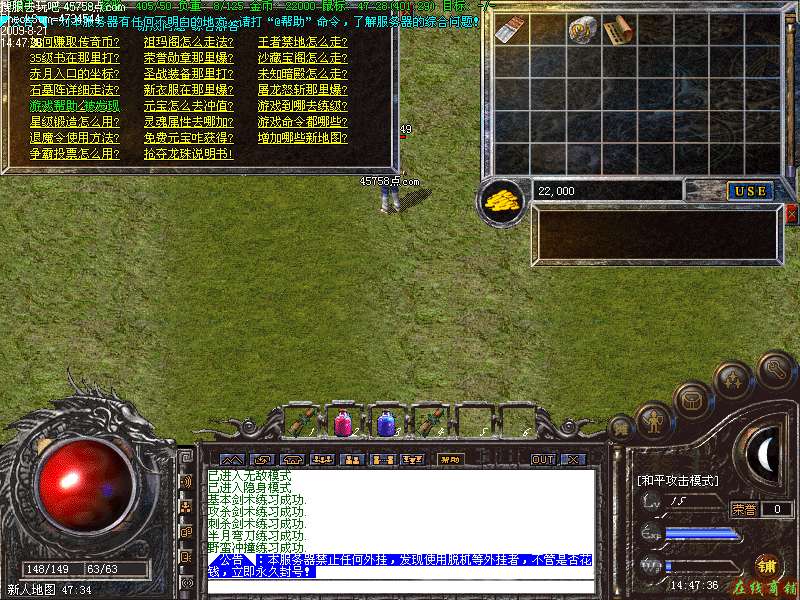Screen dimensions: 800x600
Task: Click the round gold 铺 shop button
Action: (768, 565)
